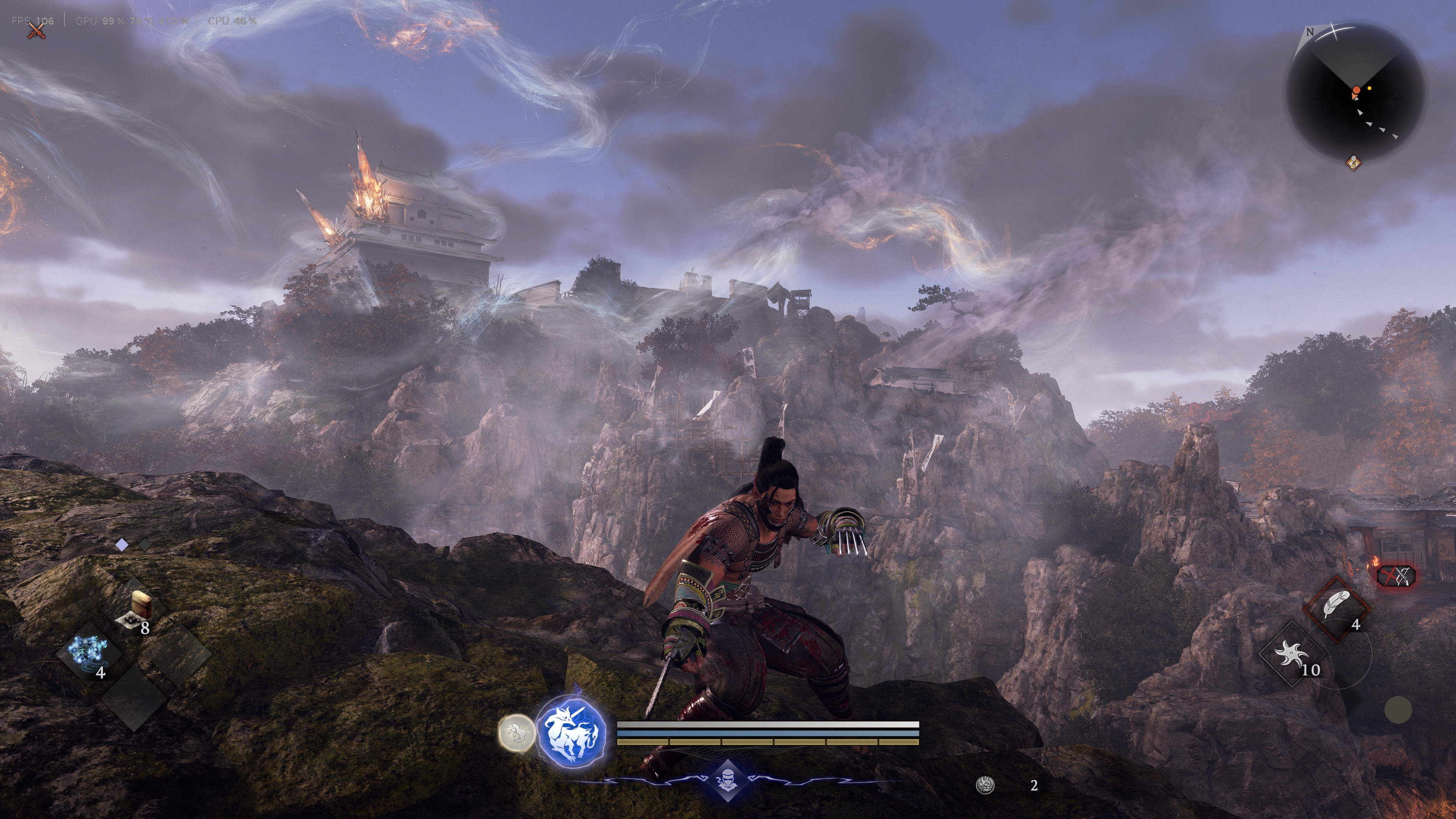This screenshot has width=1456, height=819.
Task: Select the shuriken ninjutsu slot
Action: pyautogui.click(x=1291, y=655)
